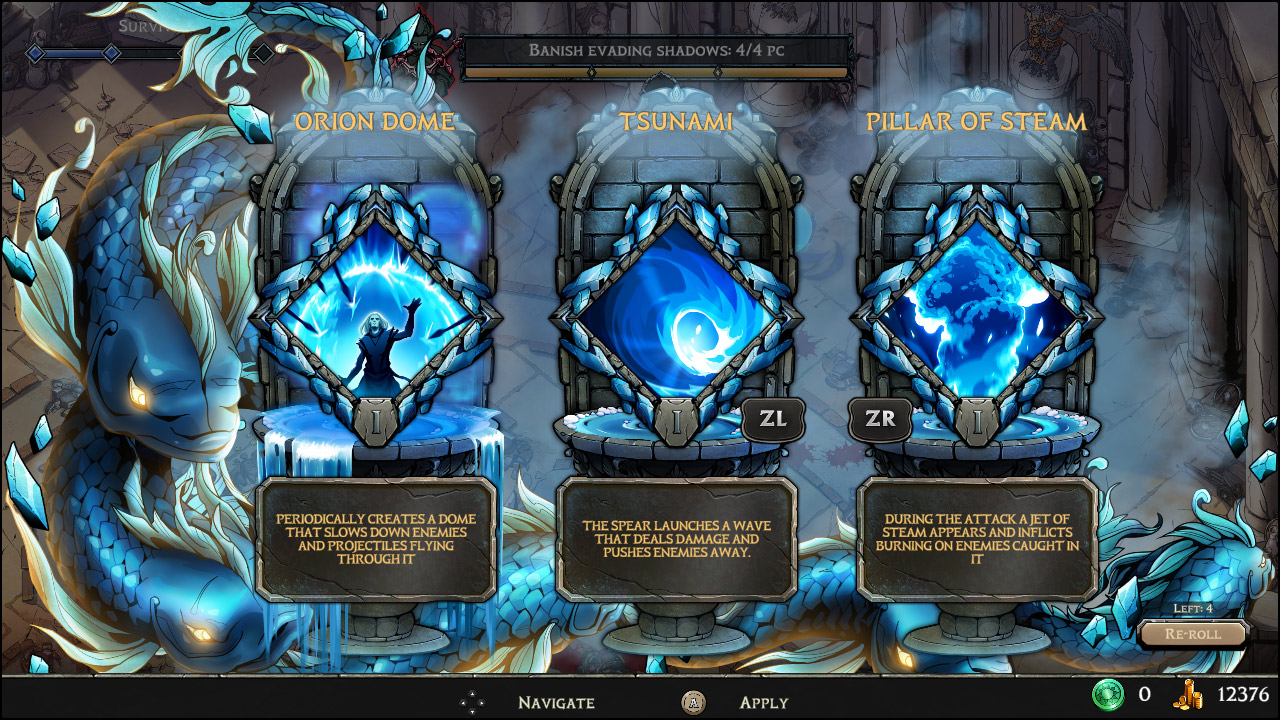Click the tier I badge under Orion Dome
Viewport: 1280px width, 720px height.
tap(373, 420)
